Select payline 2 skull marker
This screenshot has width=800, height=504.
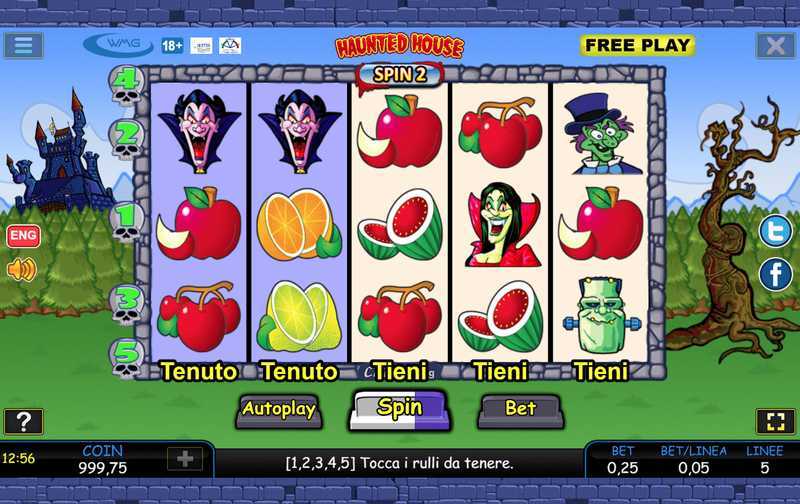tap(127, 140)
